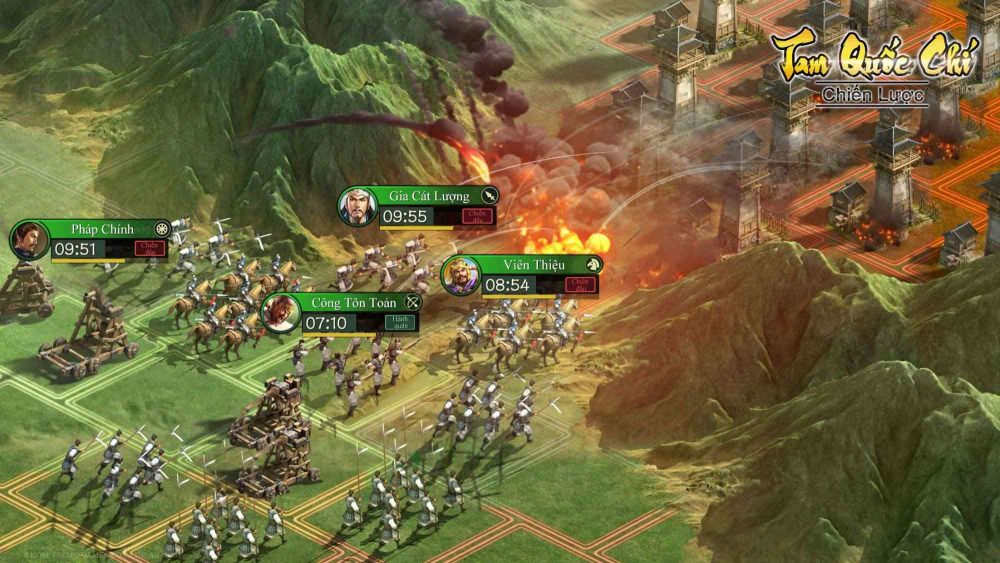Click Viên Thiệu's general portrait

[x=460, y=275]
